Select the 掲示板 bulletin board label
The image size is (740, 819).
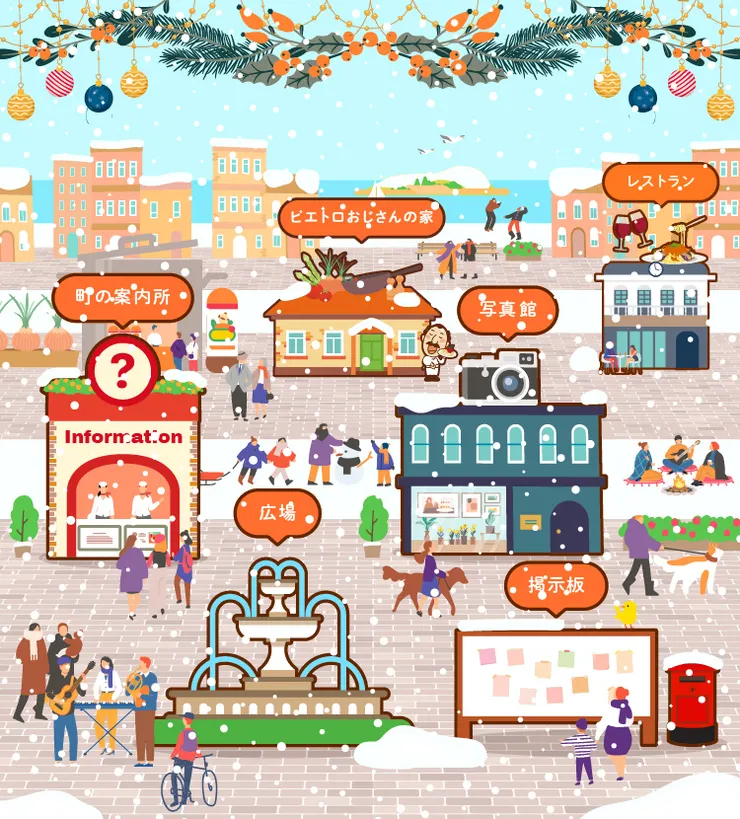coord(556,586)
